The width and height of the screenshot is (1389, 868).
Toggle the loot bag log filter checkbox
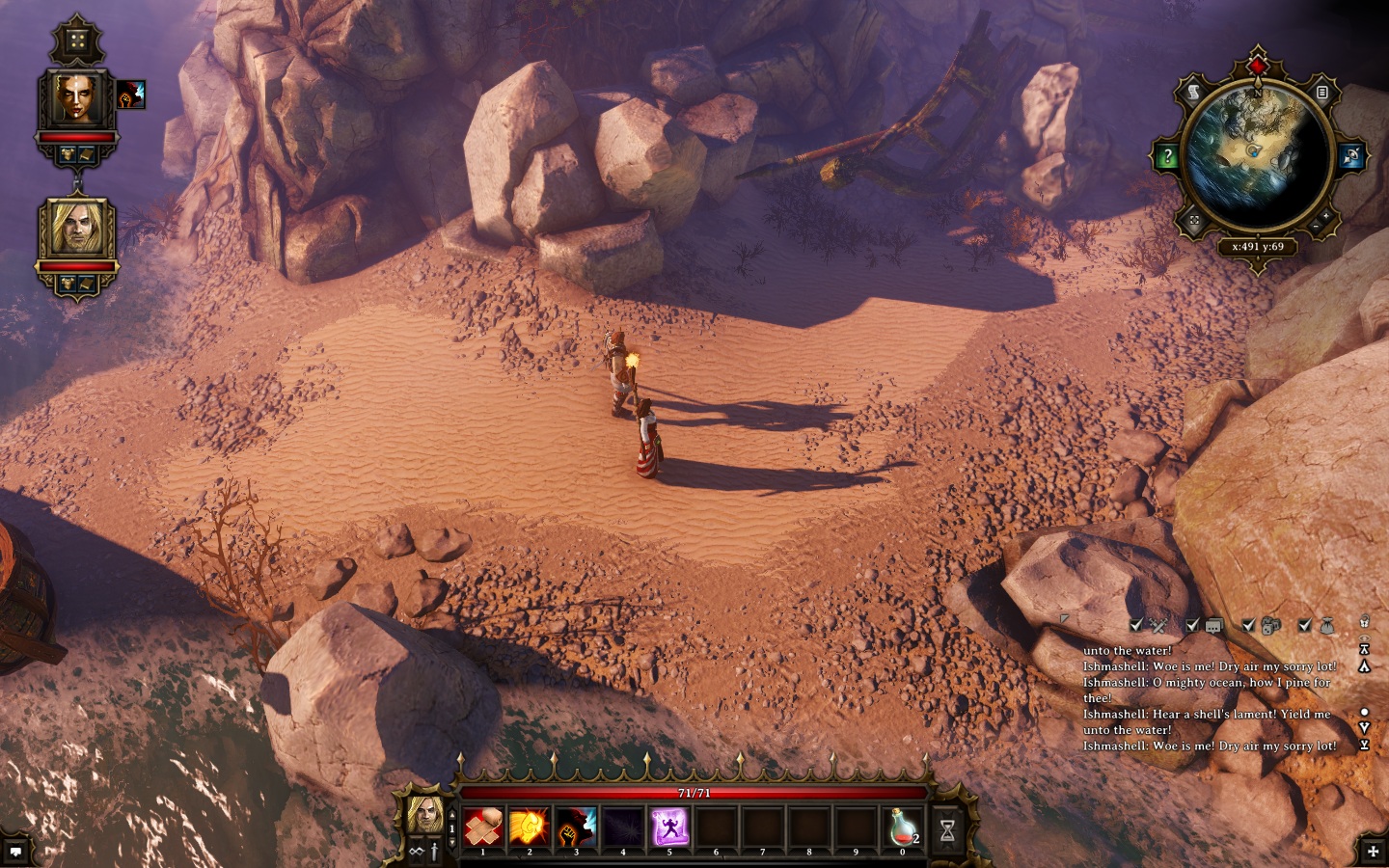point(1305,626)
